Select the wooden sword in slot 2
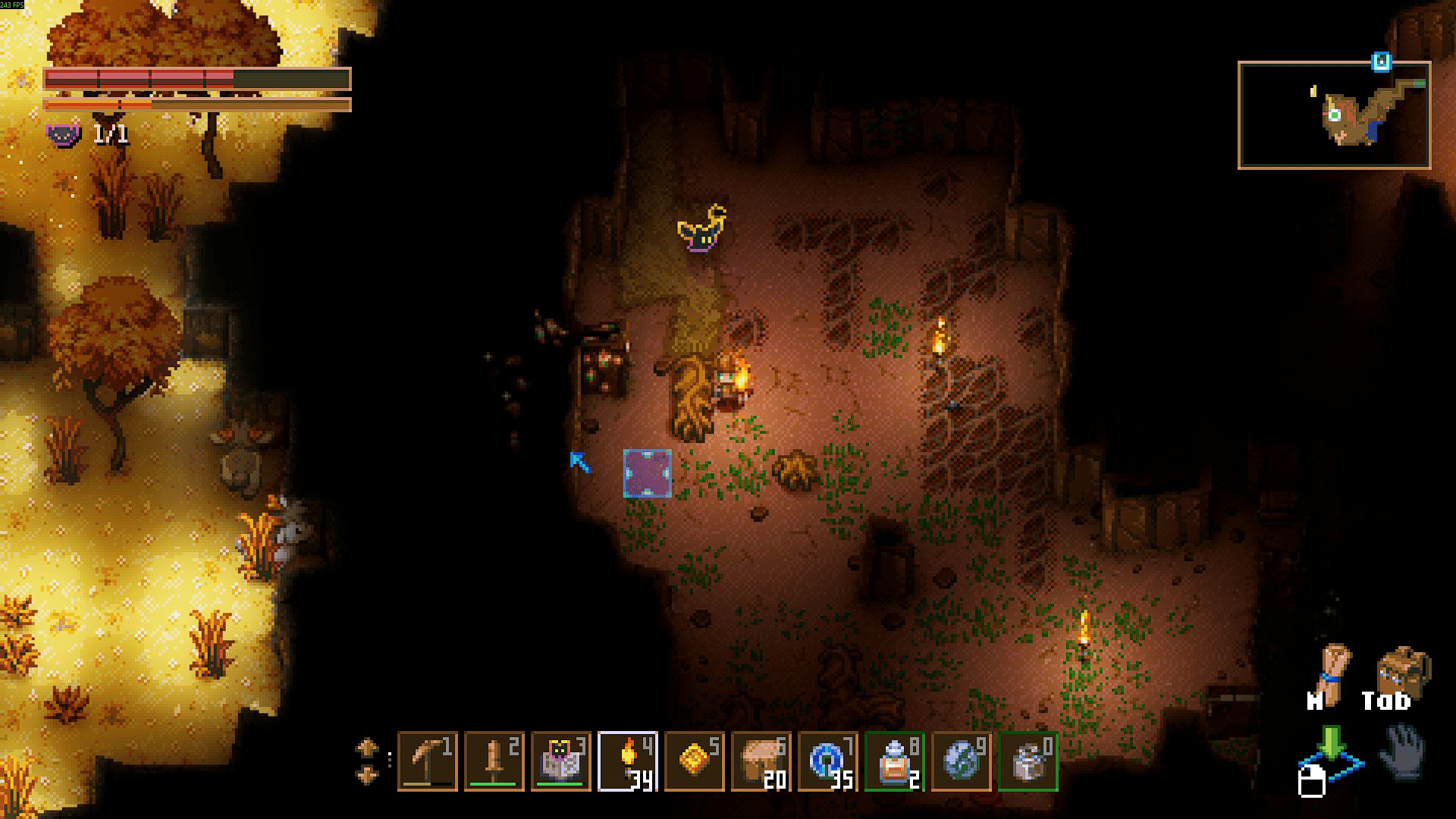This screenshot has width=1456, height=819. (494, 761)
